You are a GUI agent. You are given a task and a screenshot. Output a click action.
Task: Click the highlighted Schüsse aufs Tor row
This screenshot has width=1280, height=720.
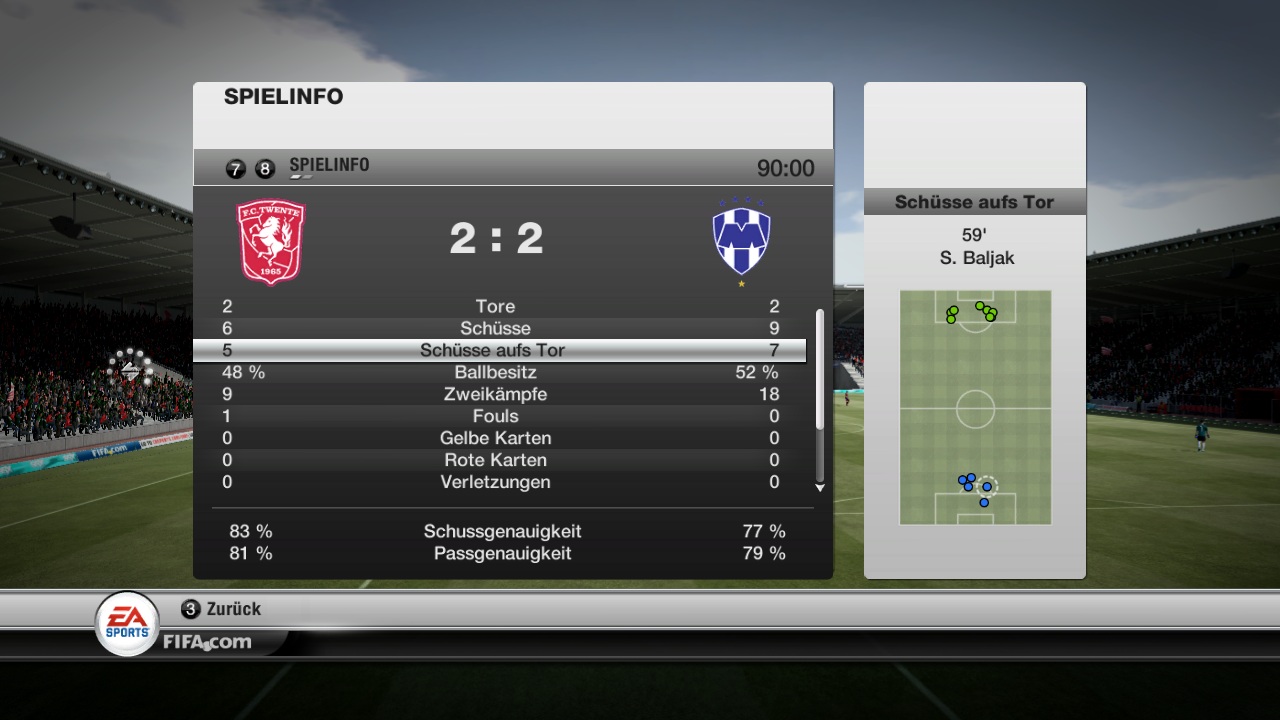click(x=496, y=350)
